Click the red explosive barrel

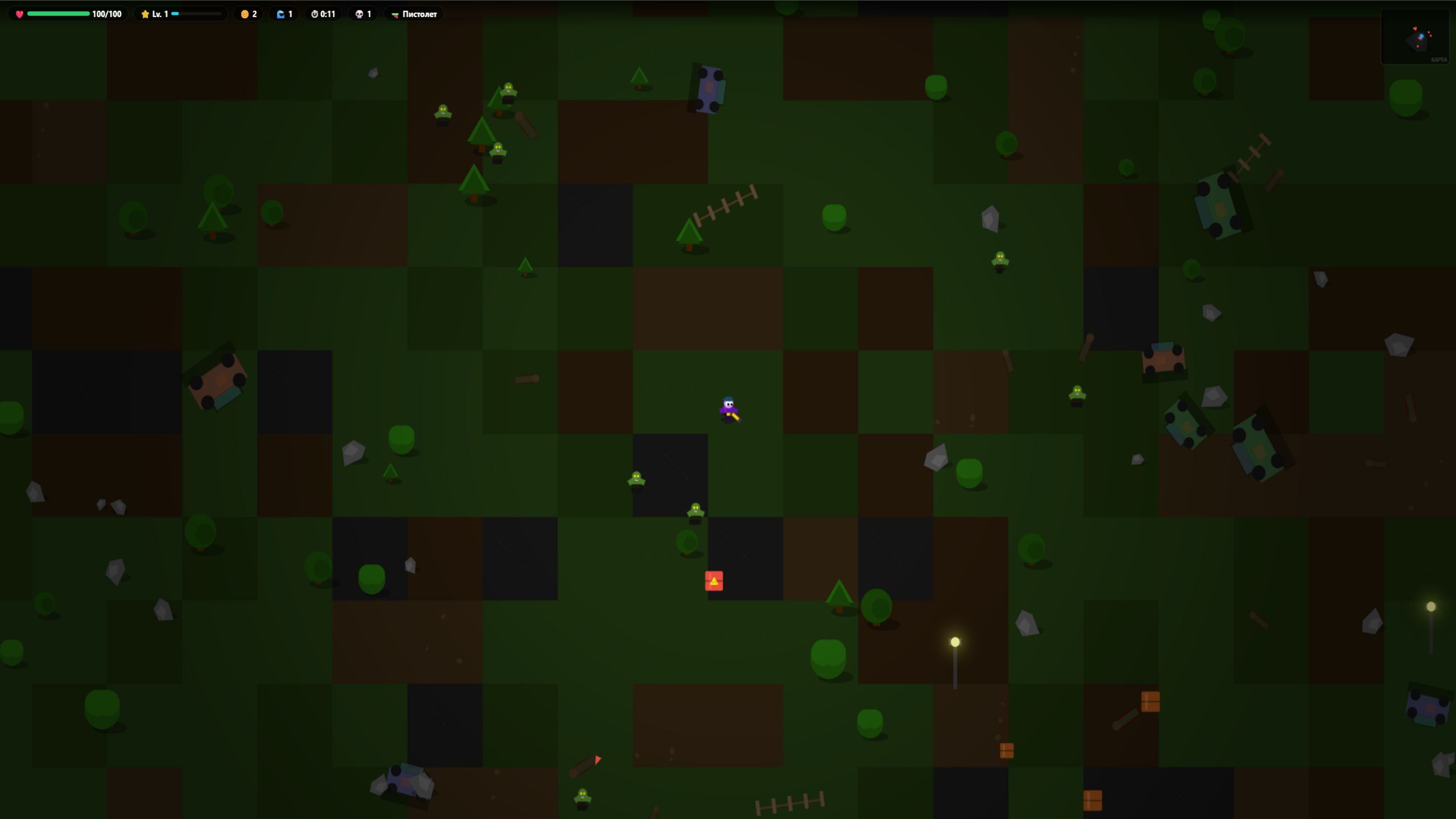pos(714,580)
